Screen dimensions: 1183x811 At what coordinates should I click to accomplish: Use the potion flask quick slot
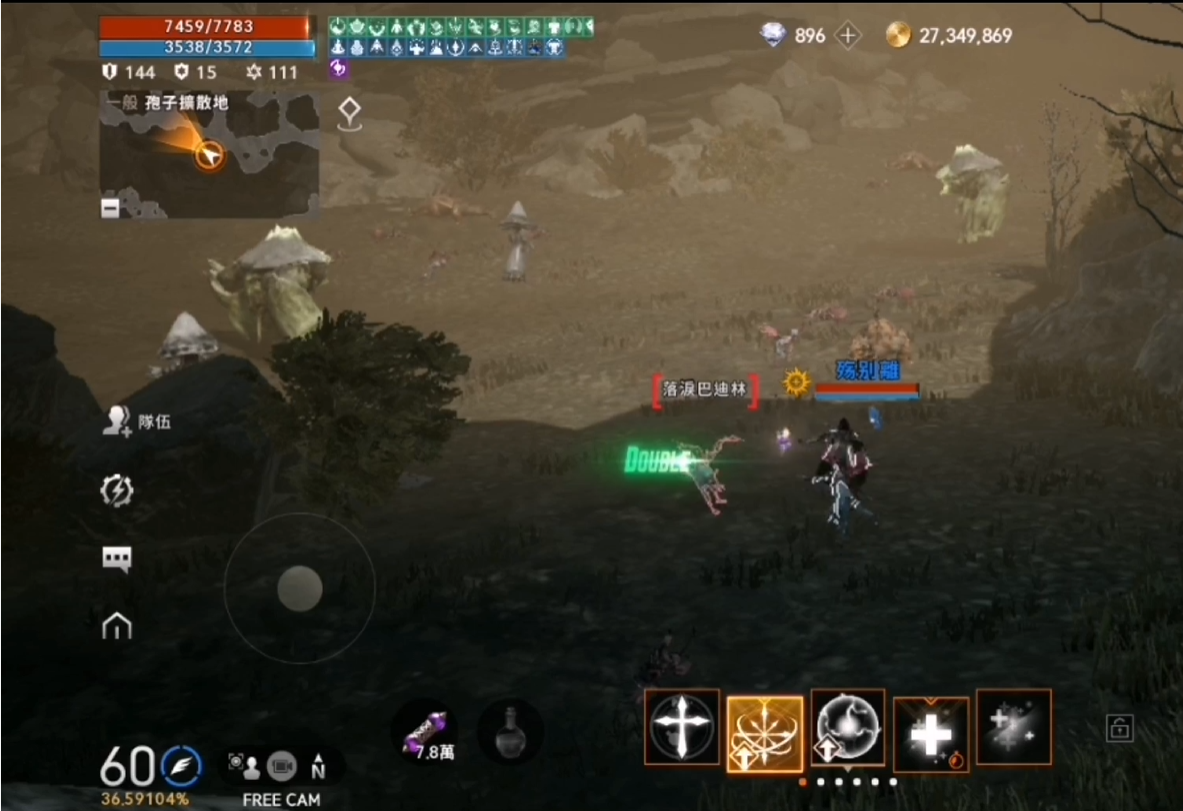pyautogui.click(x=510, y=732)
